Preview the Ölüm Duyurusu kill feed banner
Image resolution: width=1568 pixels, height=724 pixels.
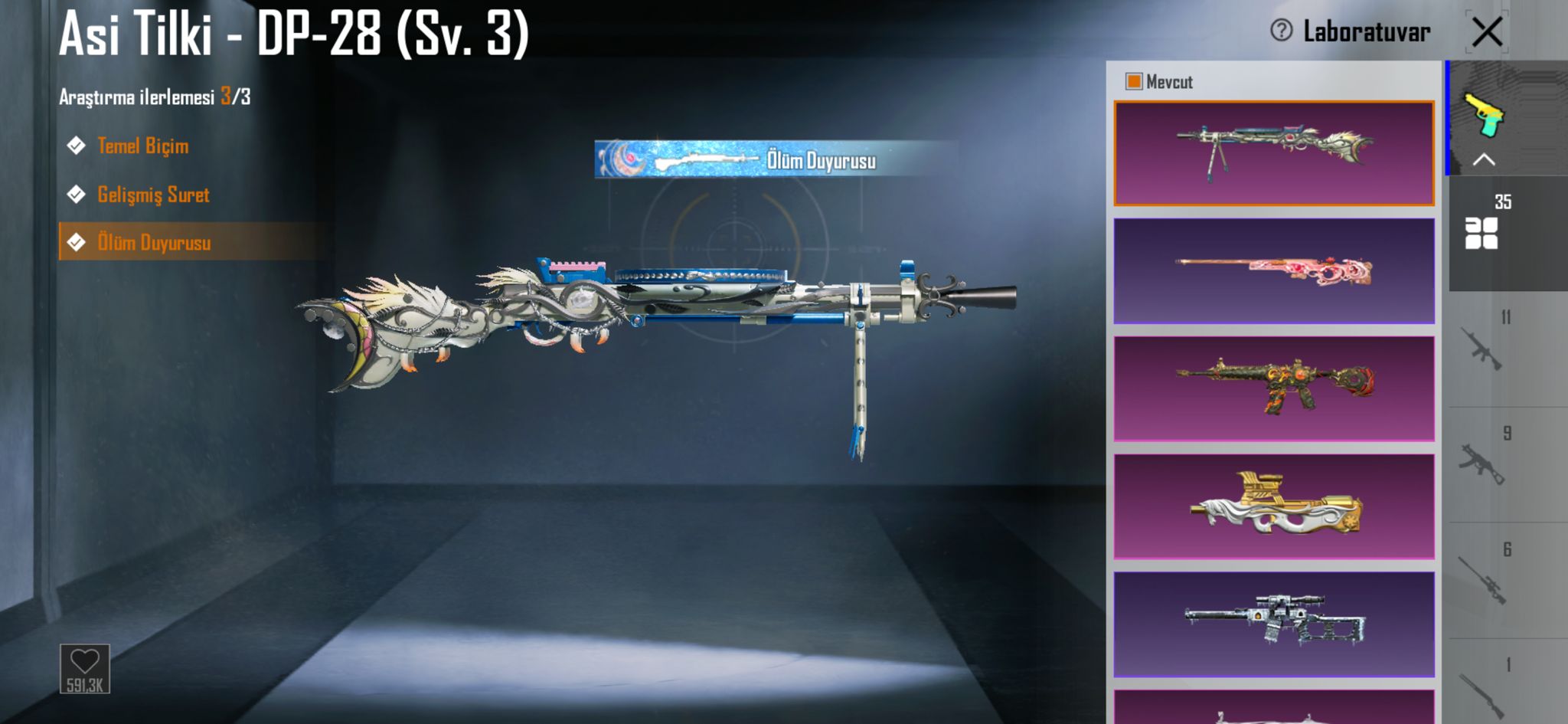775,159
